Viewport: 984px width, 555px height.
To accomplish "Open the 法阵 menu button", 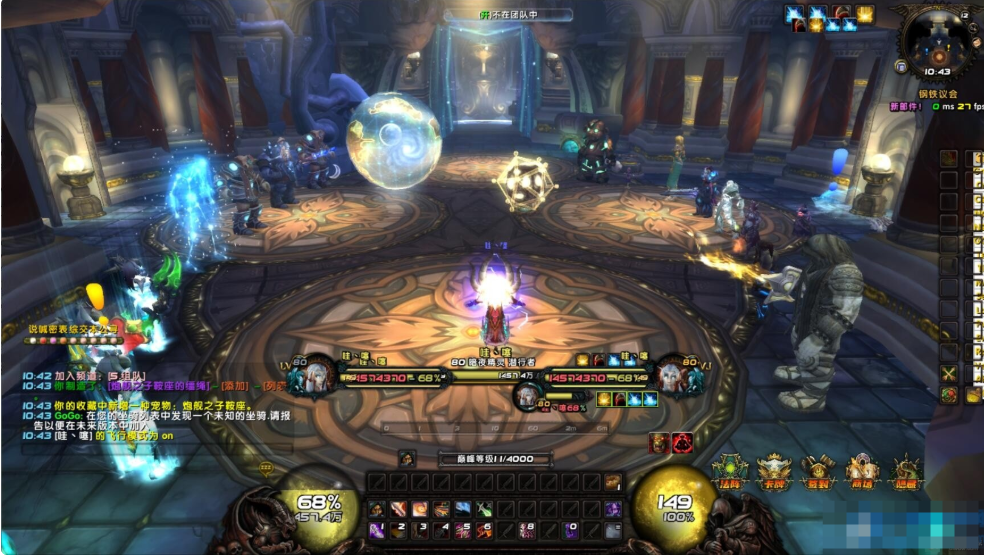I will pyautogui.click(x=728, y=472).
